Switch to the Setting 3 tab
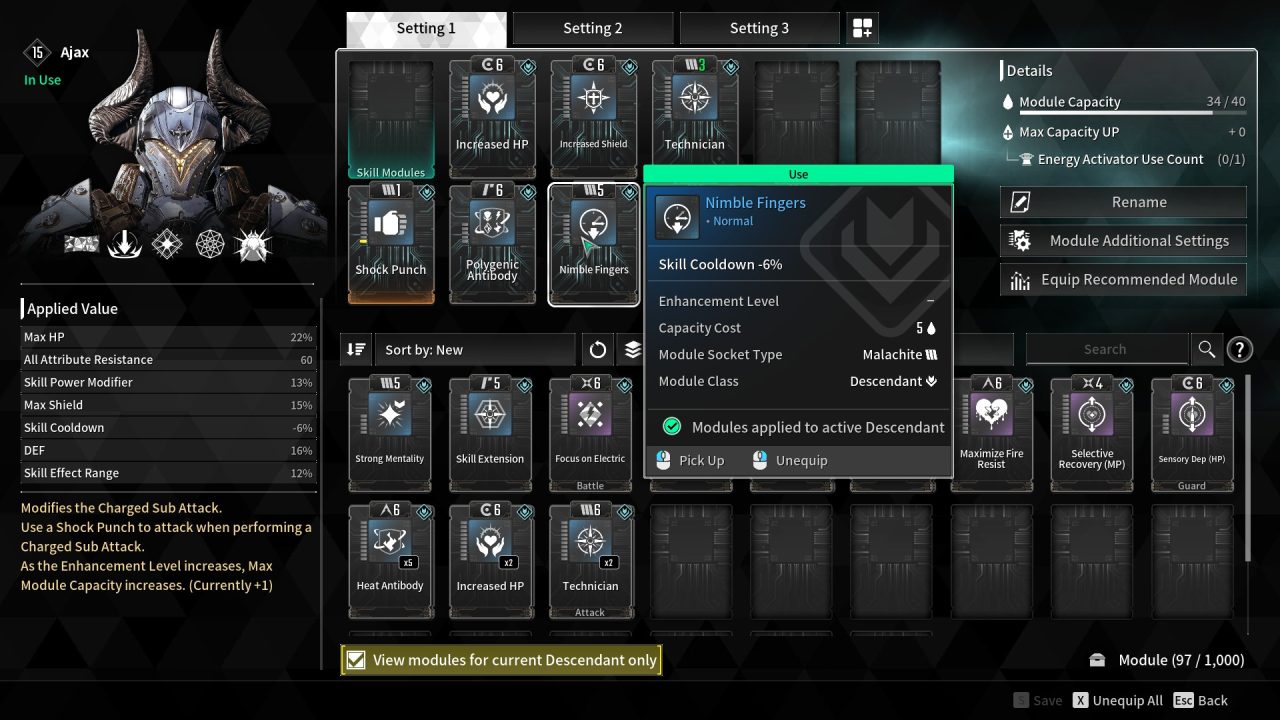1280x720 pixels. pos(760,27)
